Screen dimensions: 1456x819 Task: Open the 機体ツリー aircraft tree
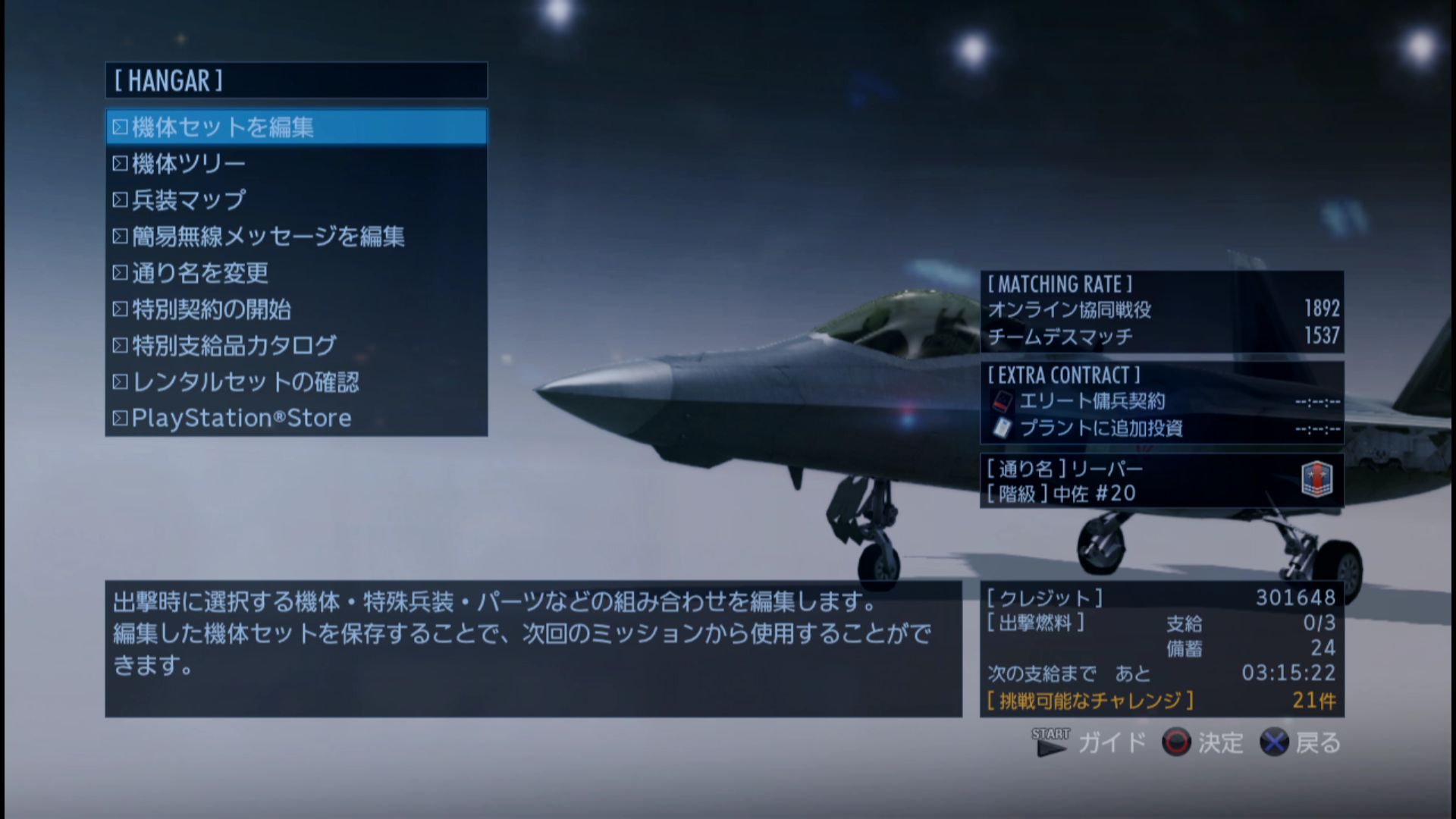tap(296, 163)
